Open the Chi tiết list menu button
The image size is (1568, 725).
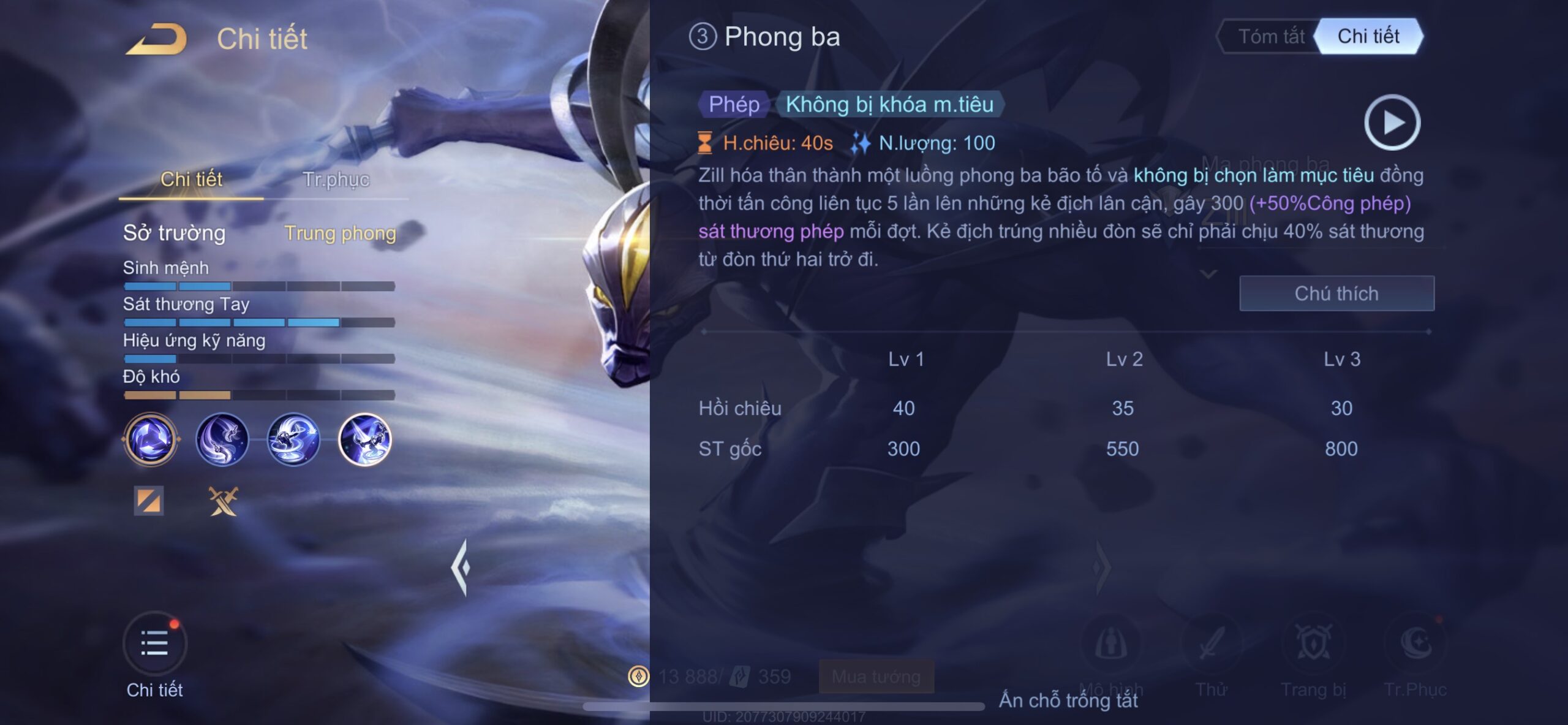(155, 643)
